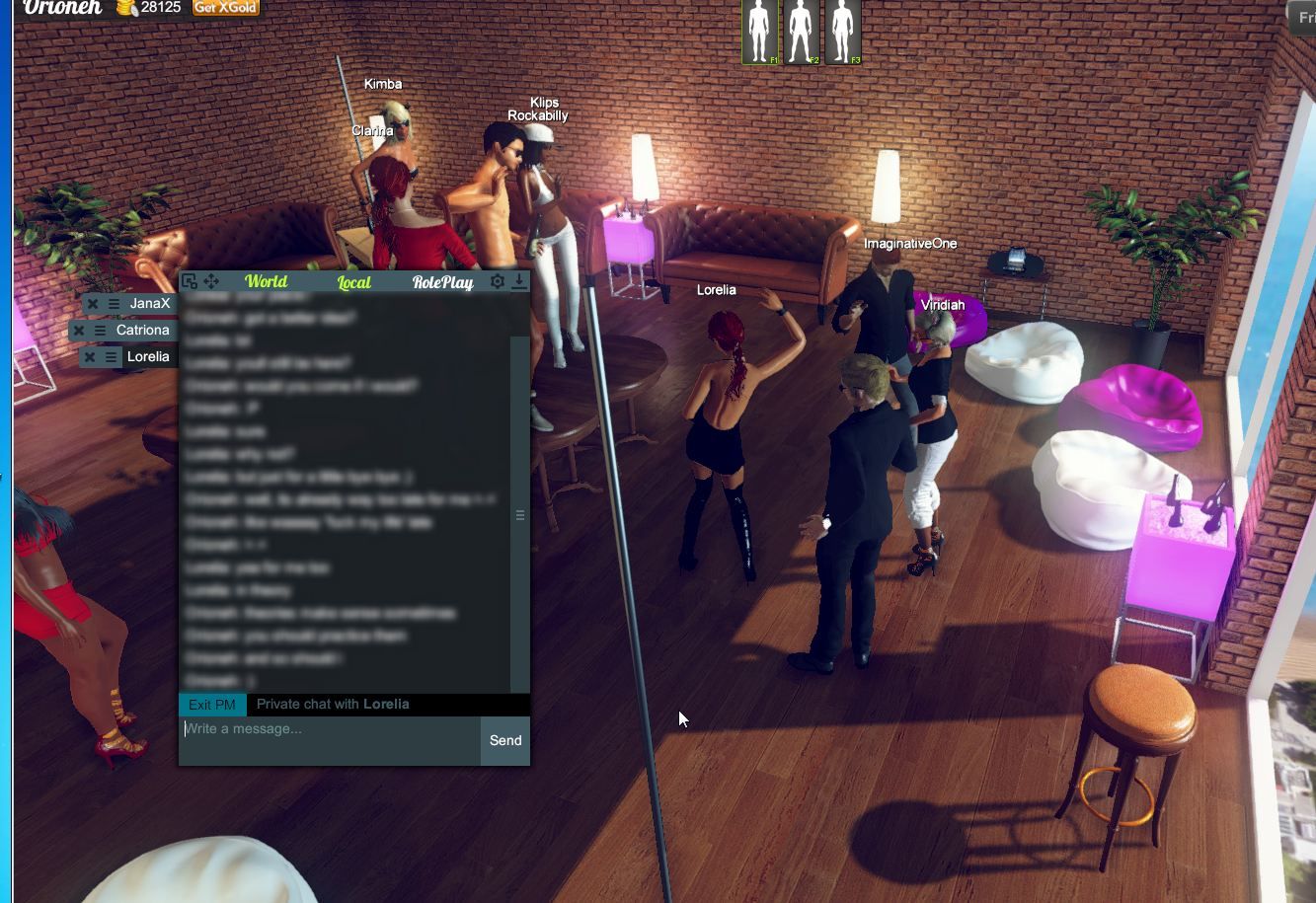Screen dimensions: 1316x903
Task: Open the JanaX conversation options menu
Action: tap(114, 303)
